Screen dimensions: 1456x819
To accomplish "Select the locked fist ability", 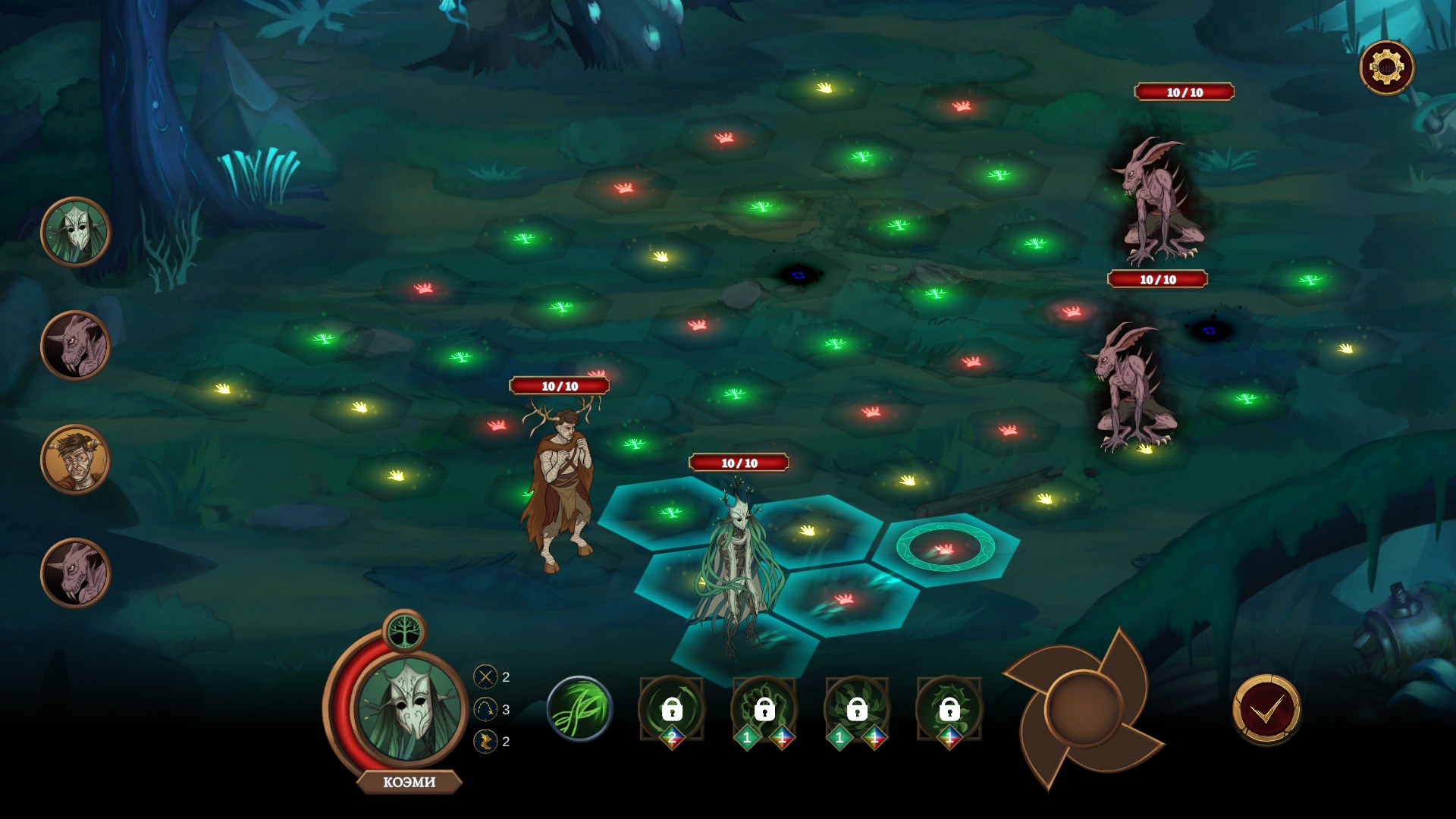I will point(764,710).
